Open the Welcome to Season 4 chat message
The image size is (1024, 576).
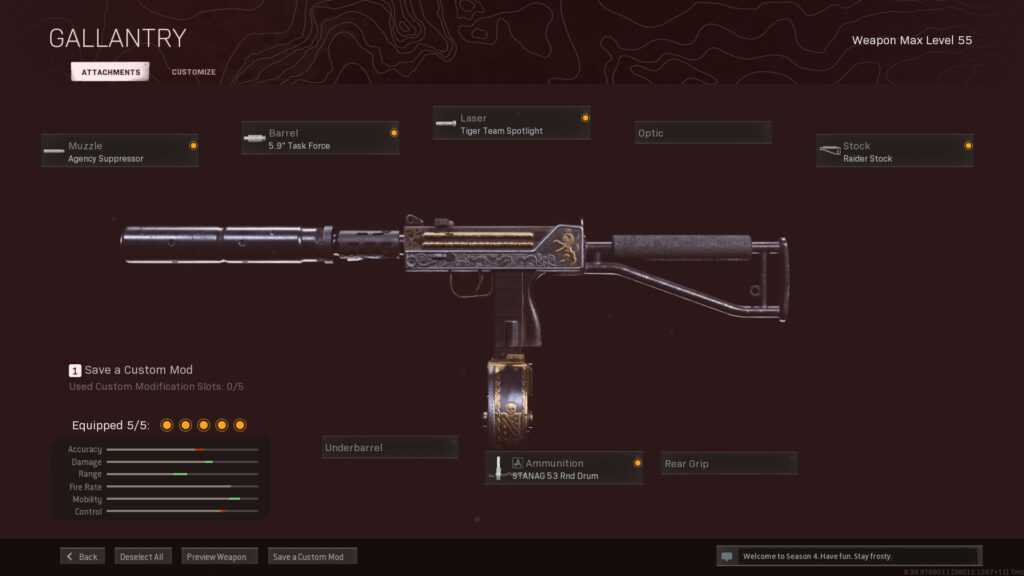click(x=848, y=556)
